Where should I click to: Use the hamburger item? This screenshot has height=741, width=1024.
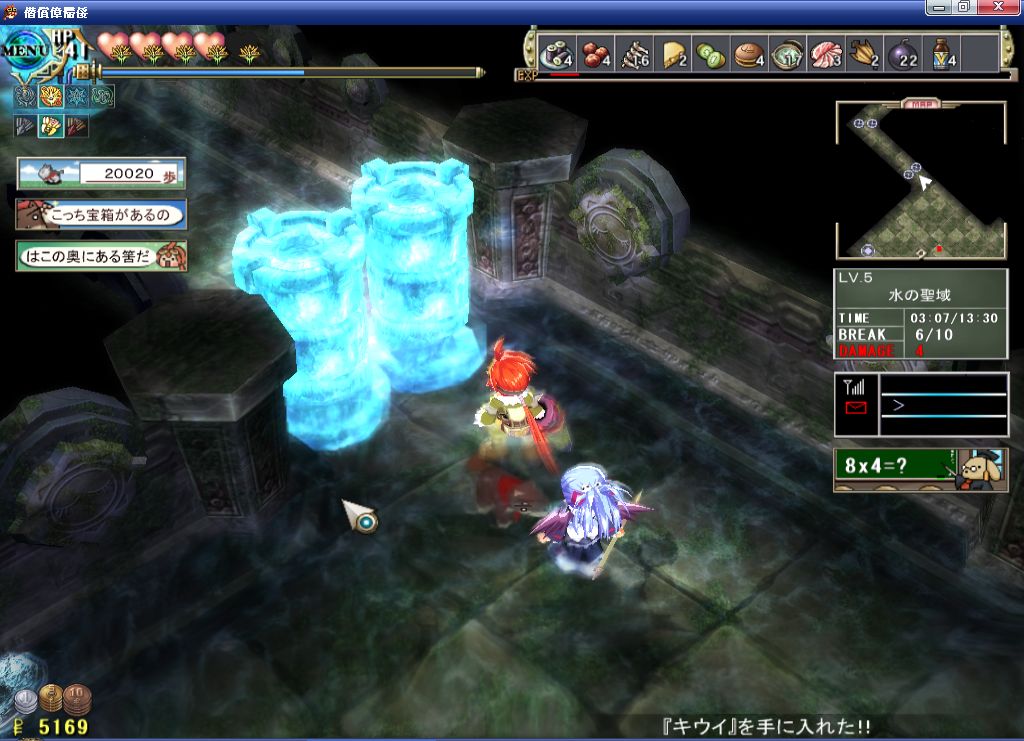[x=749, y=54]
